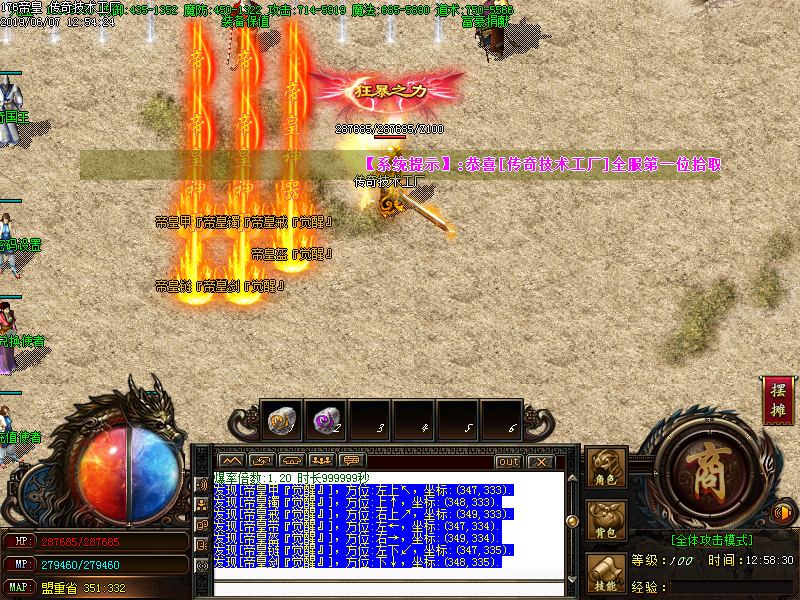Viewport: 800px width, 600px height.
Task: Toggle the orange speaker sound button
Action: [784, 513]
